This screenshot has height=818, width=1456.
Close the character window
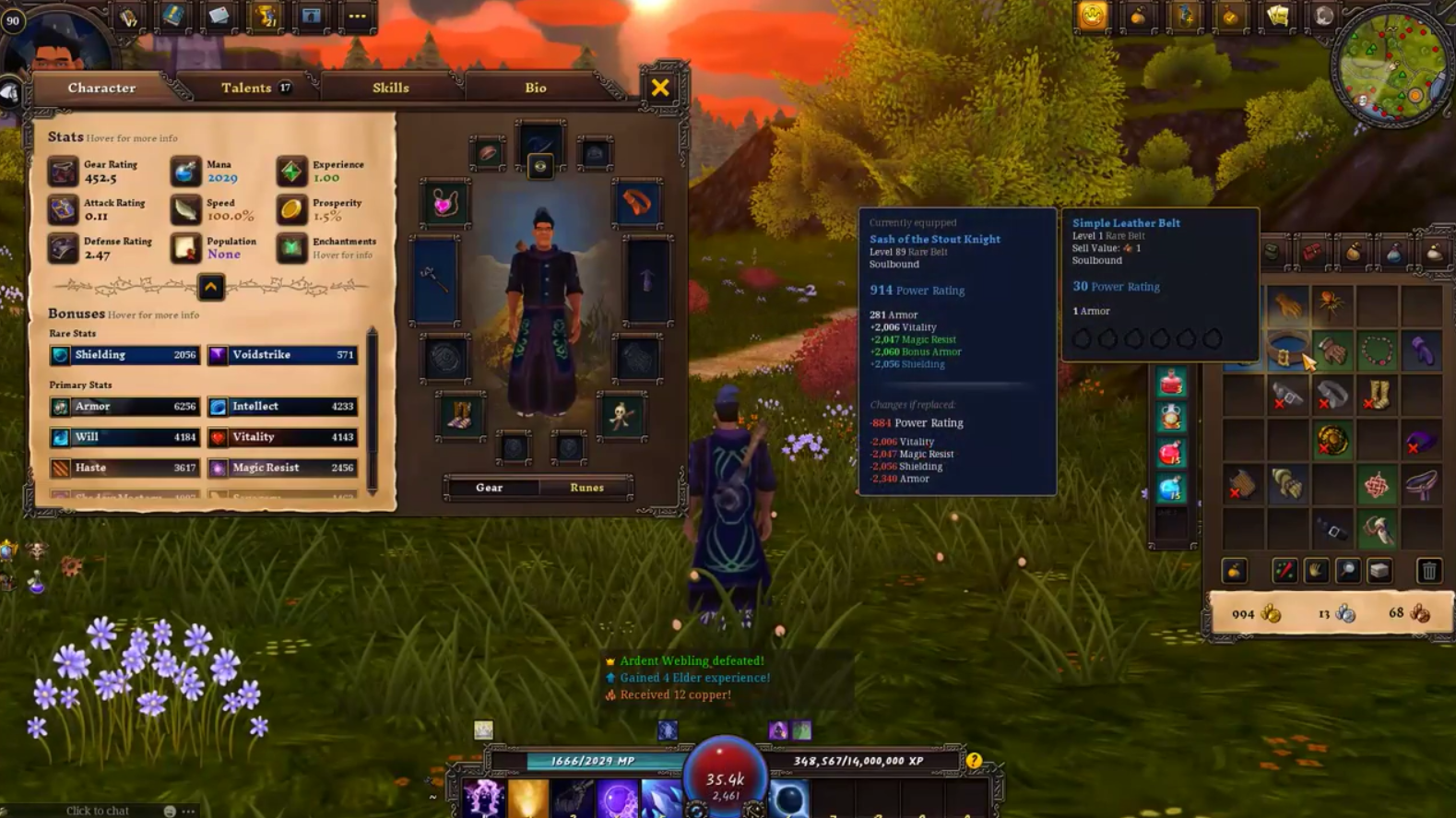660,88
